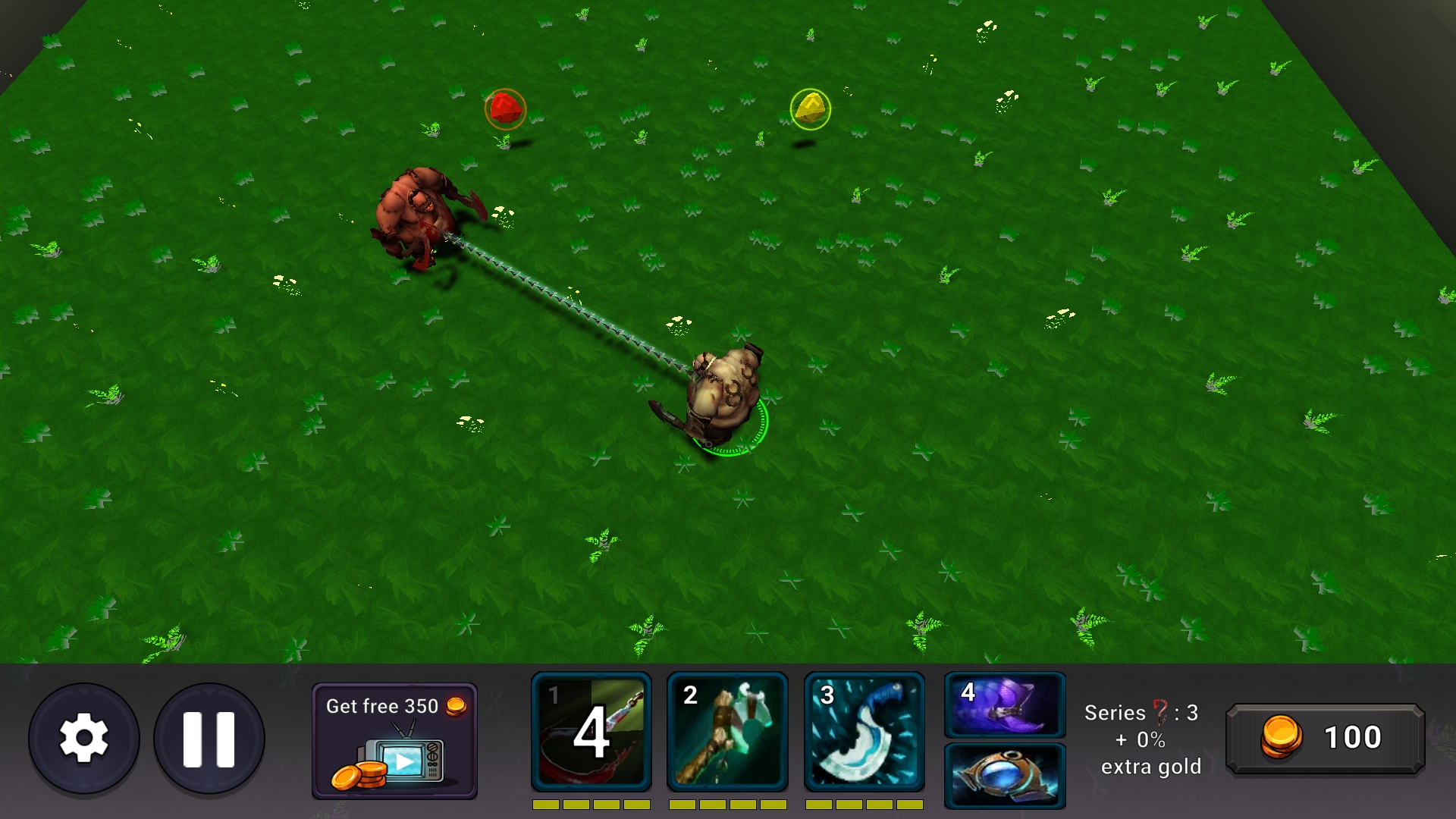Image resolution: width=1456 pixels, height=819 pixels.
Task: Cast the hook ability in slot 1
Action: [x=591, y=730]
